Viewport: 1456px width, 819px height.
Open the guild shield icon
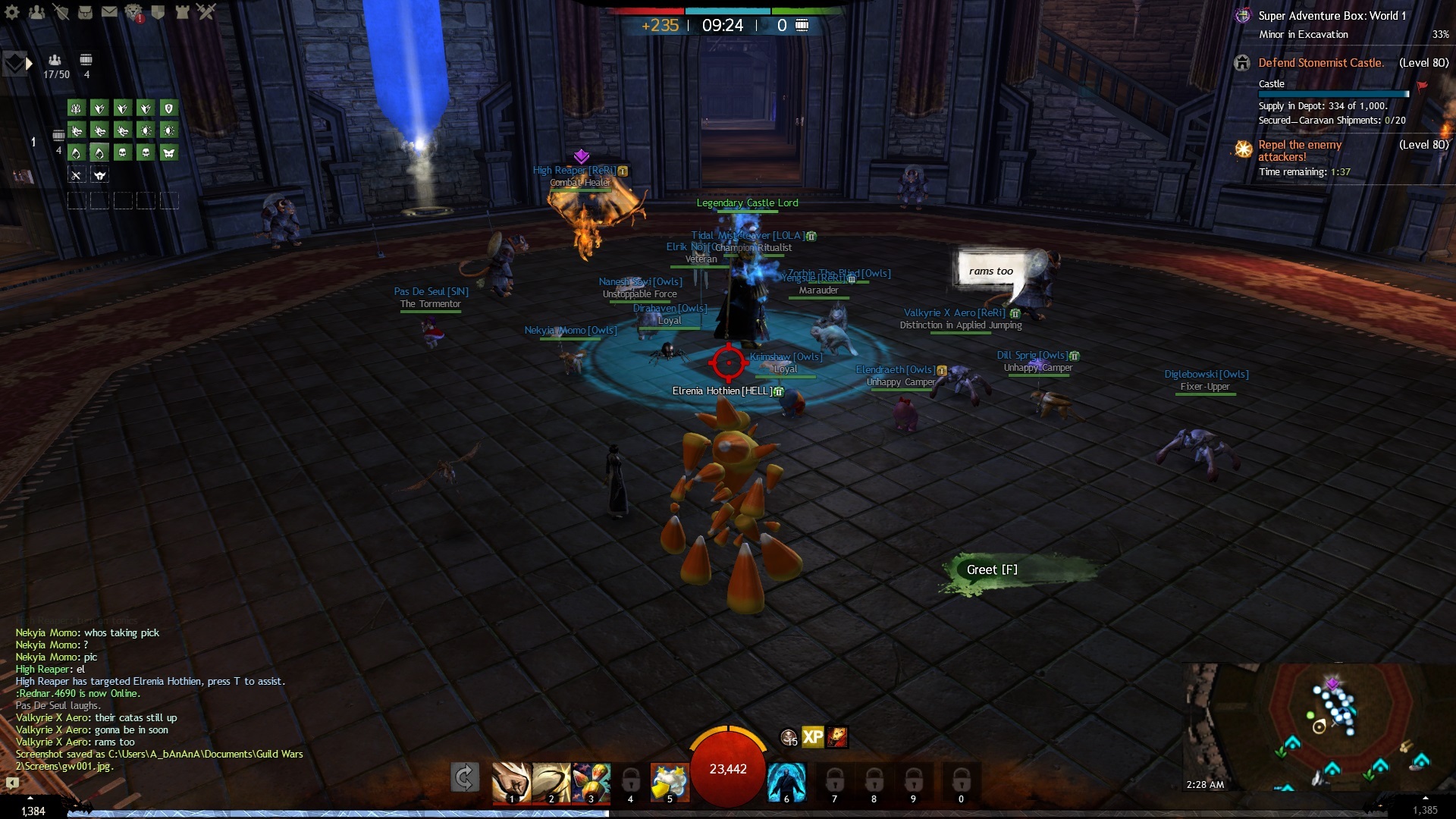158,12
